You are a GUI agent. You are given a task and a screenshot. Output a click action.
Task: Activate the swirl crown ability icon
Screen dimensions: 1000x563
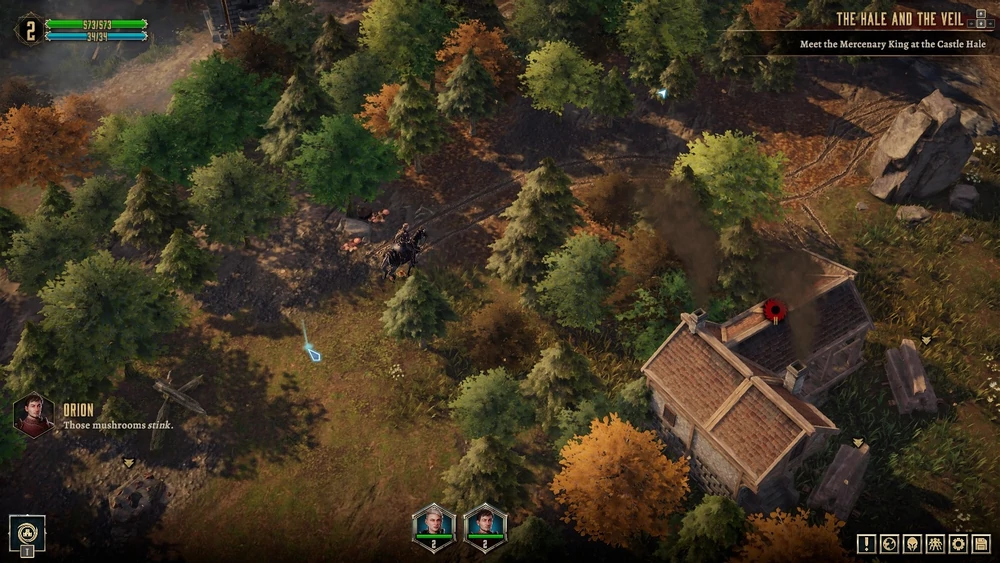27,531
